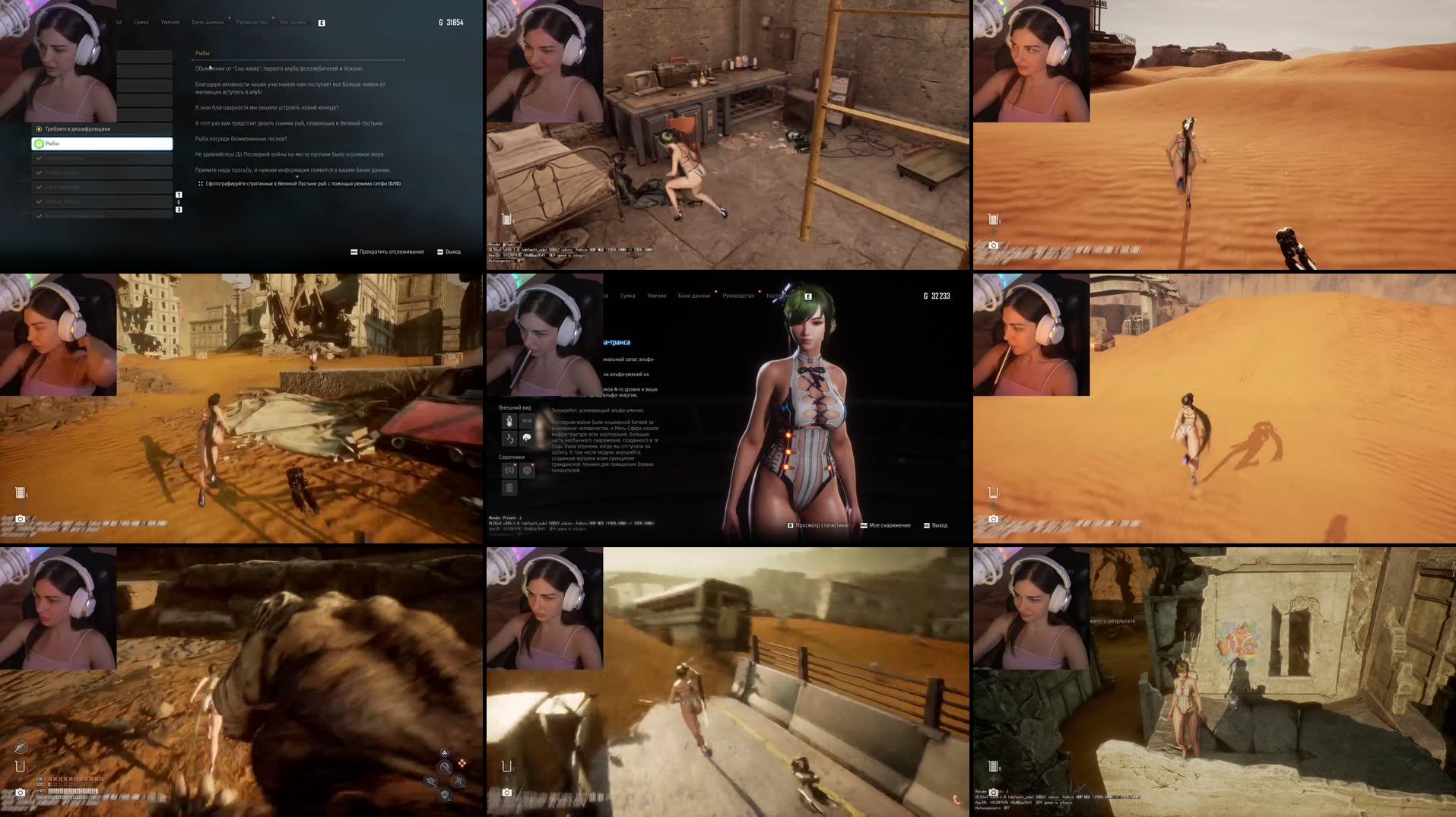Toggle the checkmark on the first completed quest
Screen dimensions: 1456x817
point(39,158)
